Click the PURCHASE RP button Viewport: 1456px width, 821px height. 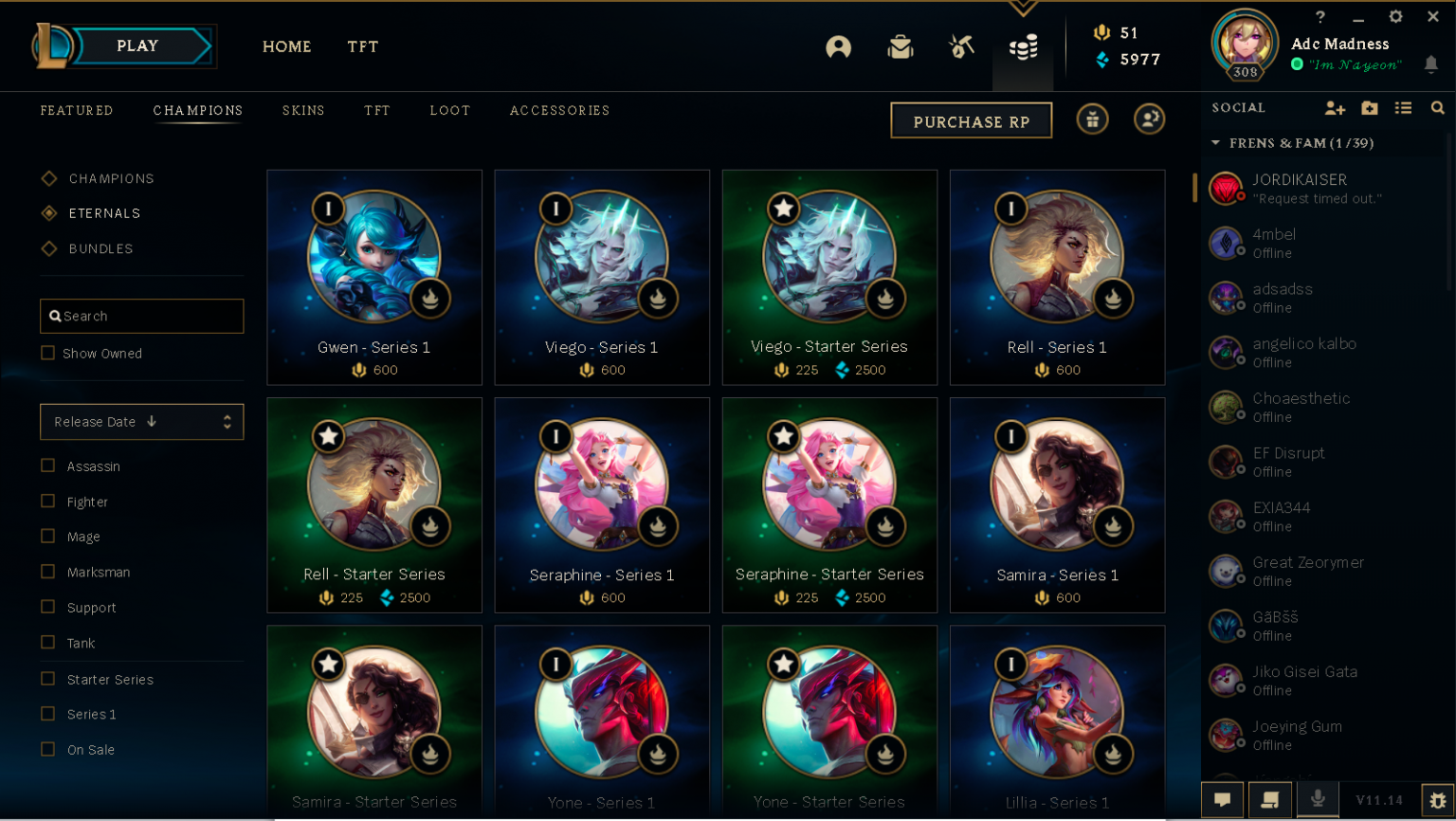point(971,119)
